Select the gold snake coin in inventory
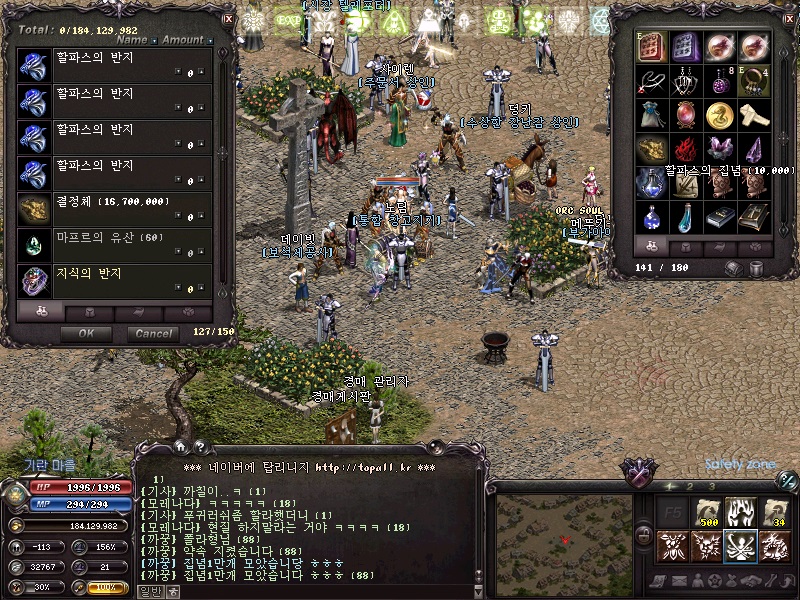The width and height of the screenshot is (800, 600). pyautogui.click(x=720, y=114)
